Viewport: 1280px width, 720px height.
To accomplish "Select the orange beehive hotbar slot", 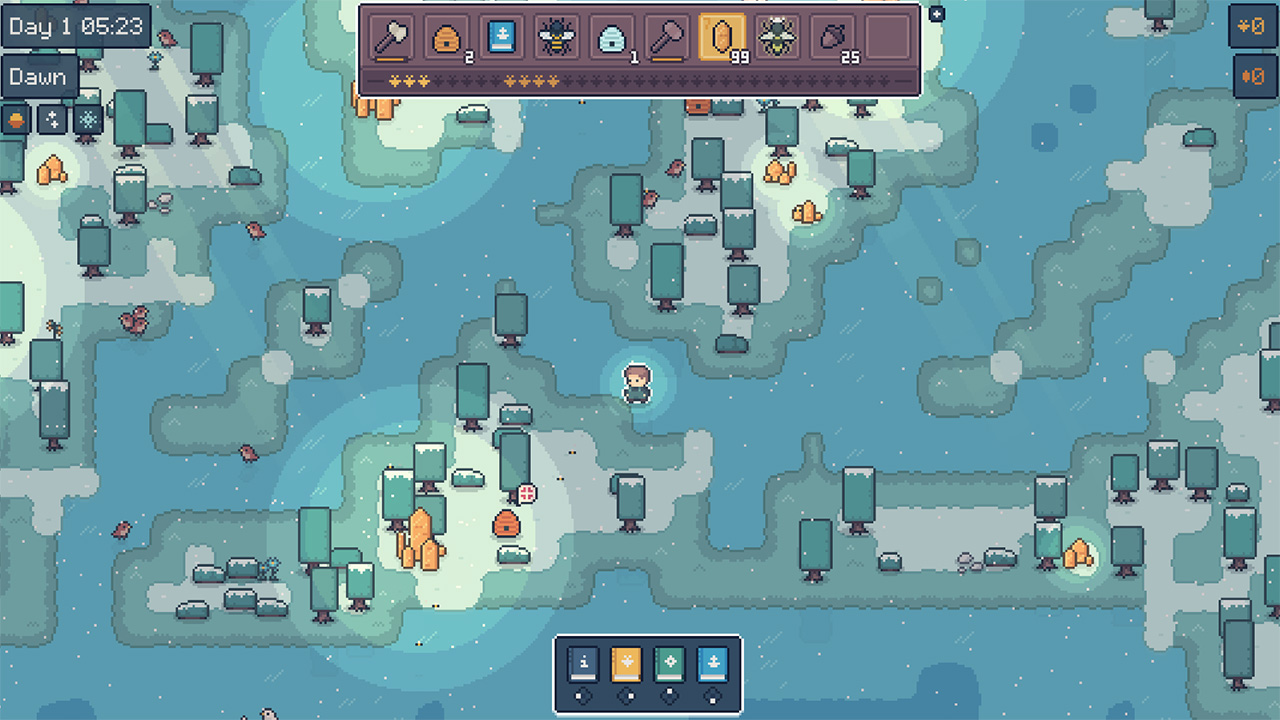I will click(x=443, y=38).
